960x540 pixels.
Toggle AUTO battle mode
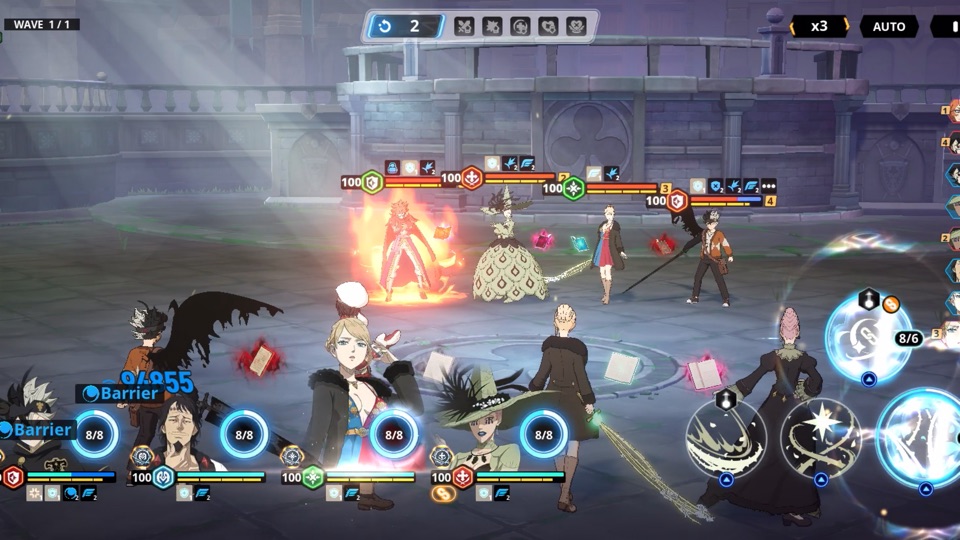[888, 26]
